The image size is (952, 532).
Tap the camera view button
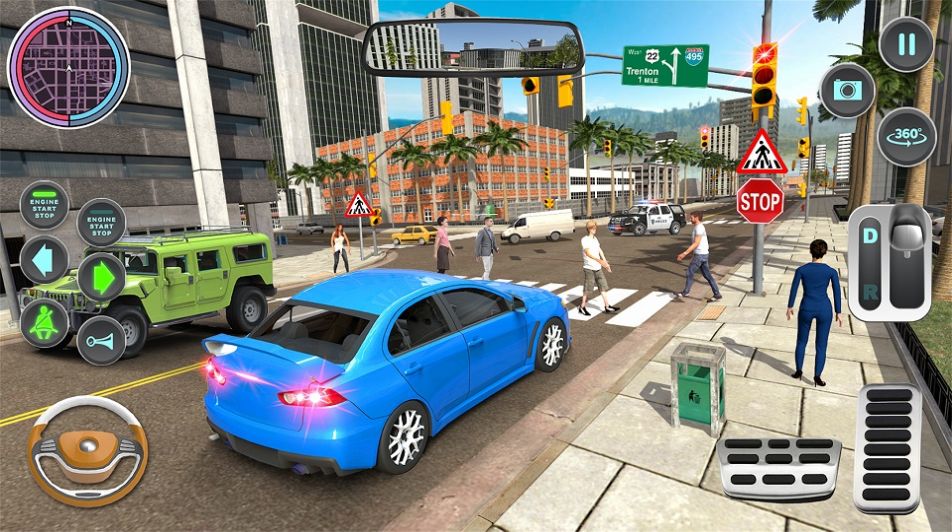(x=847, y=90)
